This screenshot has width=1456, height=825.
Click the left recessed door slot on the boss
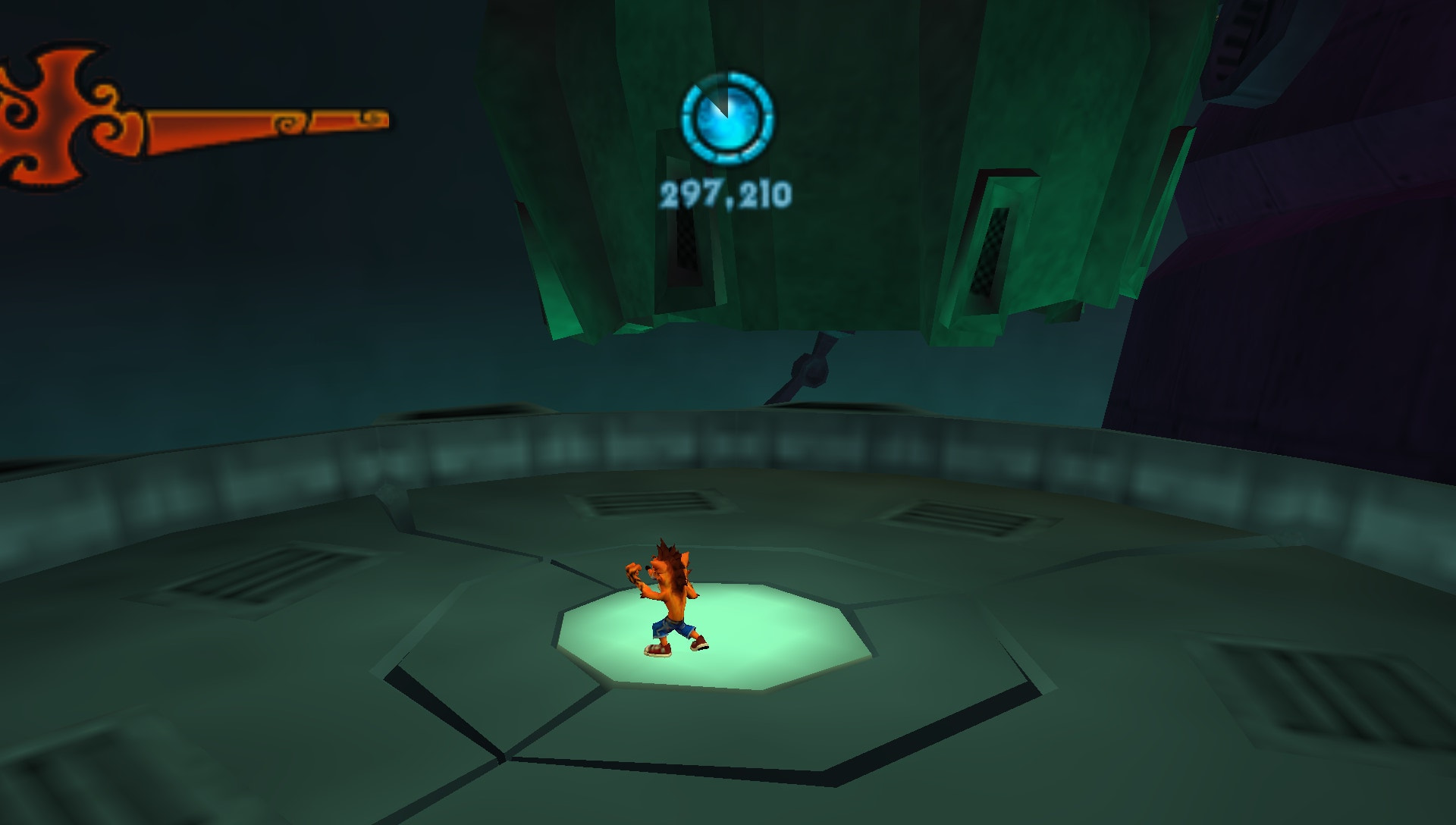click(x=682, y=227)
